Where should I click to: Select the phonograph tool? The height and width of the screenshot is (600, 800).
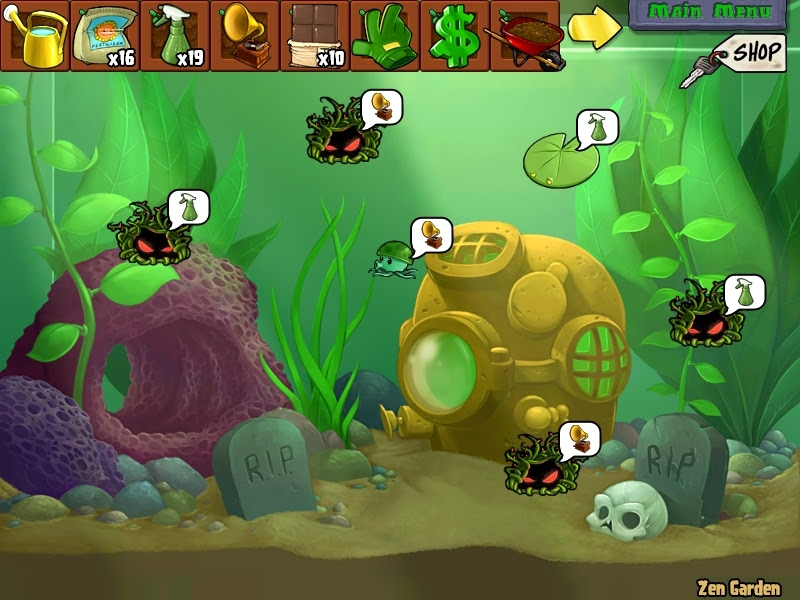click(x=244, y=36)
